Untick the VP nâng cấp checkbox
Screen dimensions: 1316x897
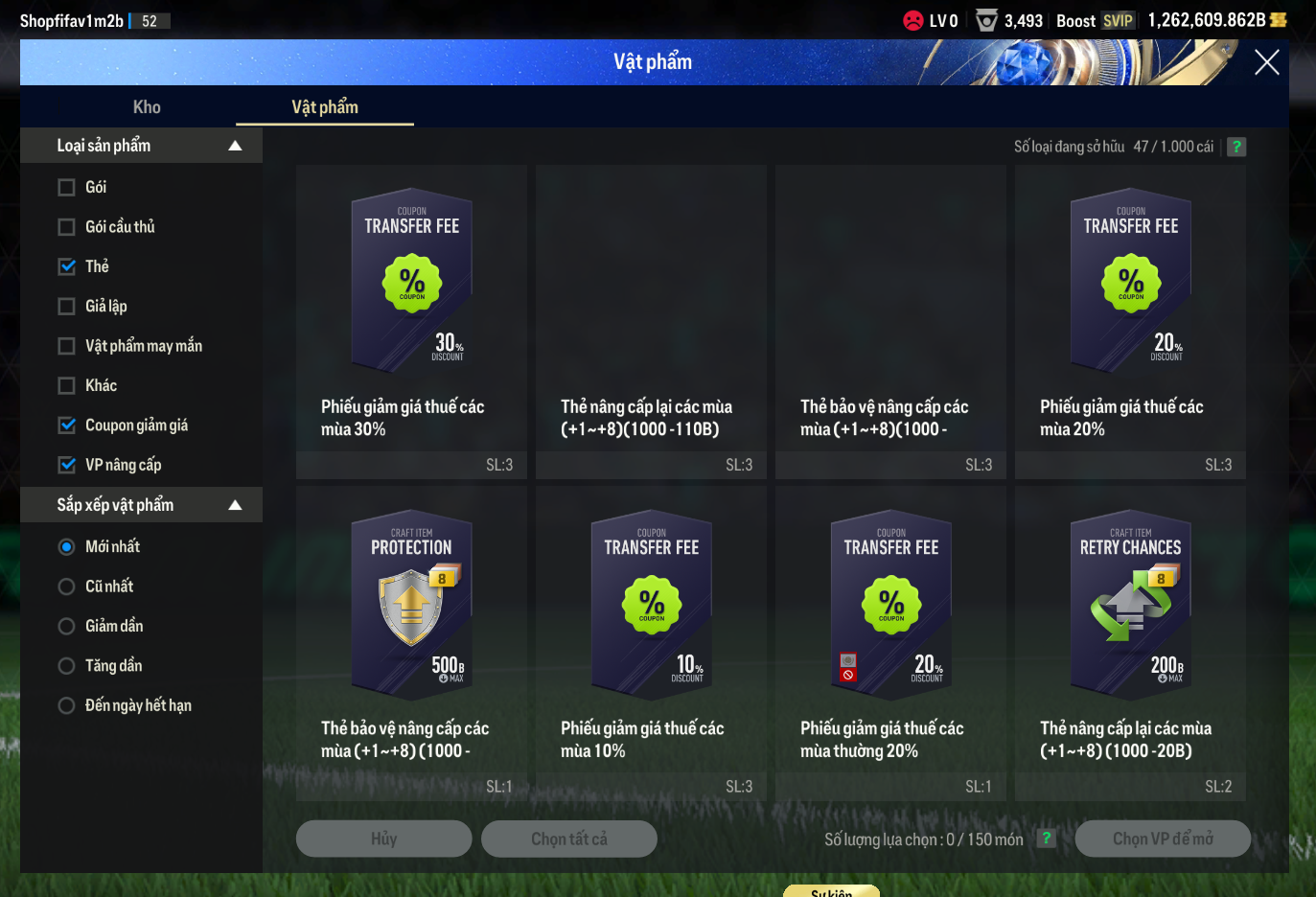67,465
